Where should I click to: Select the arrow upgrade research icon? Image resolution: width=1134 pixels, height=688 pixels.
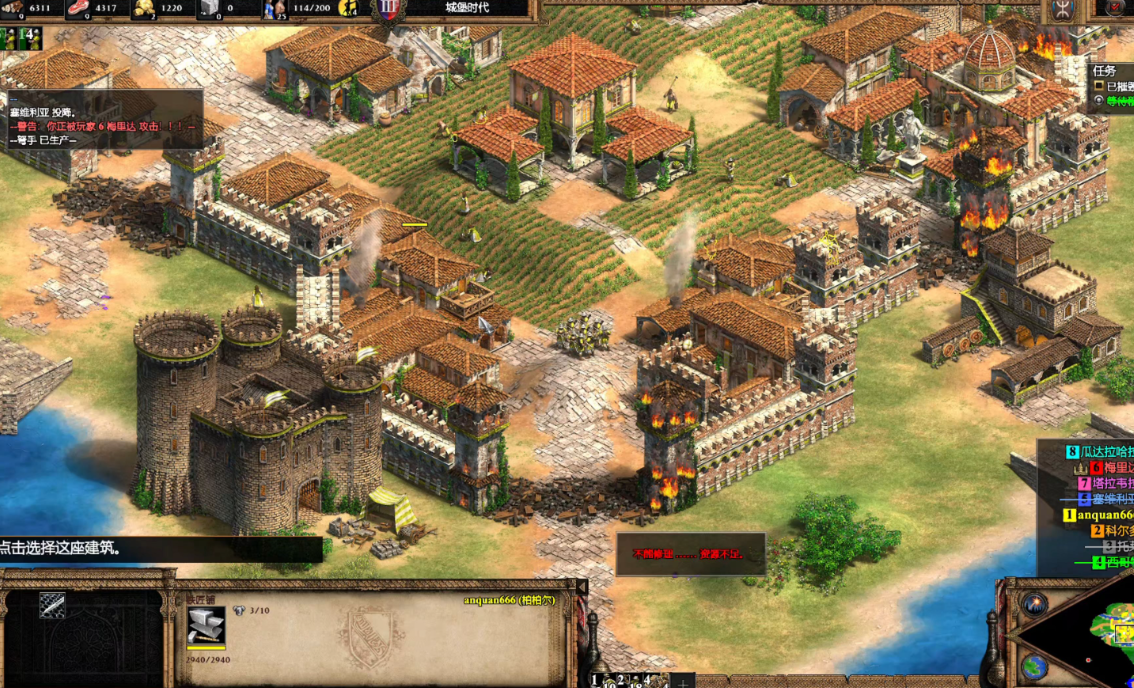(52, 605)
